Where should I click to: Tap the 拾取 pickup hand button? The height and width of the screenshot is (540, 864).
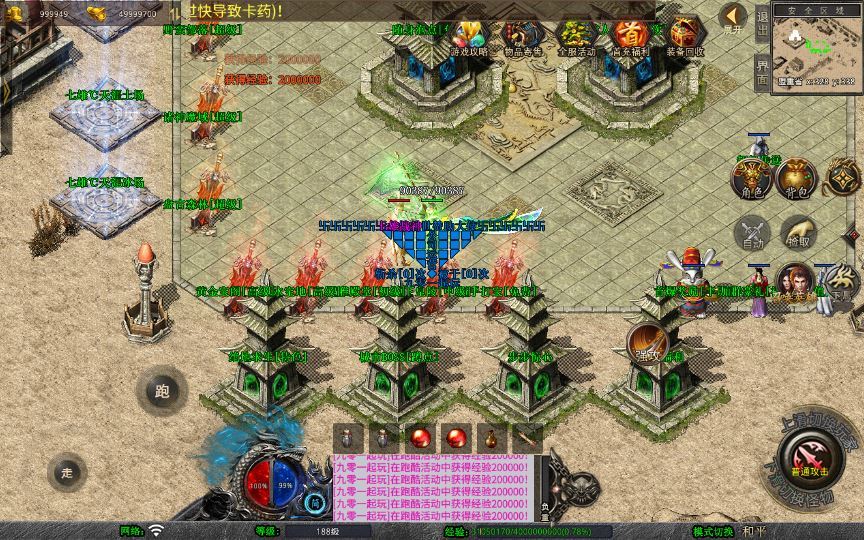coord(797,234)
